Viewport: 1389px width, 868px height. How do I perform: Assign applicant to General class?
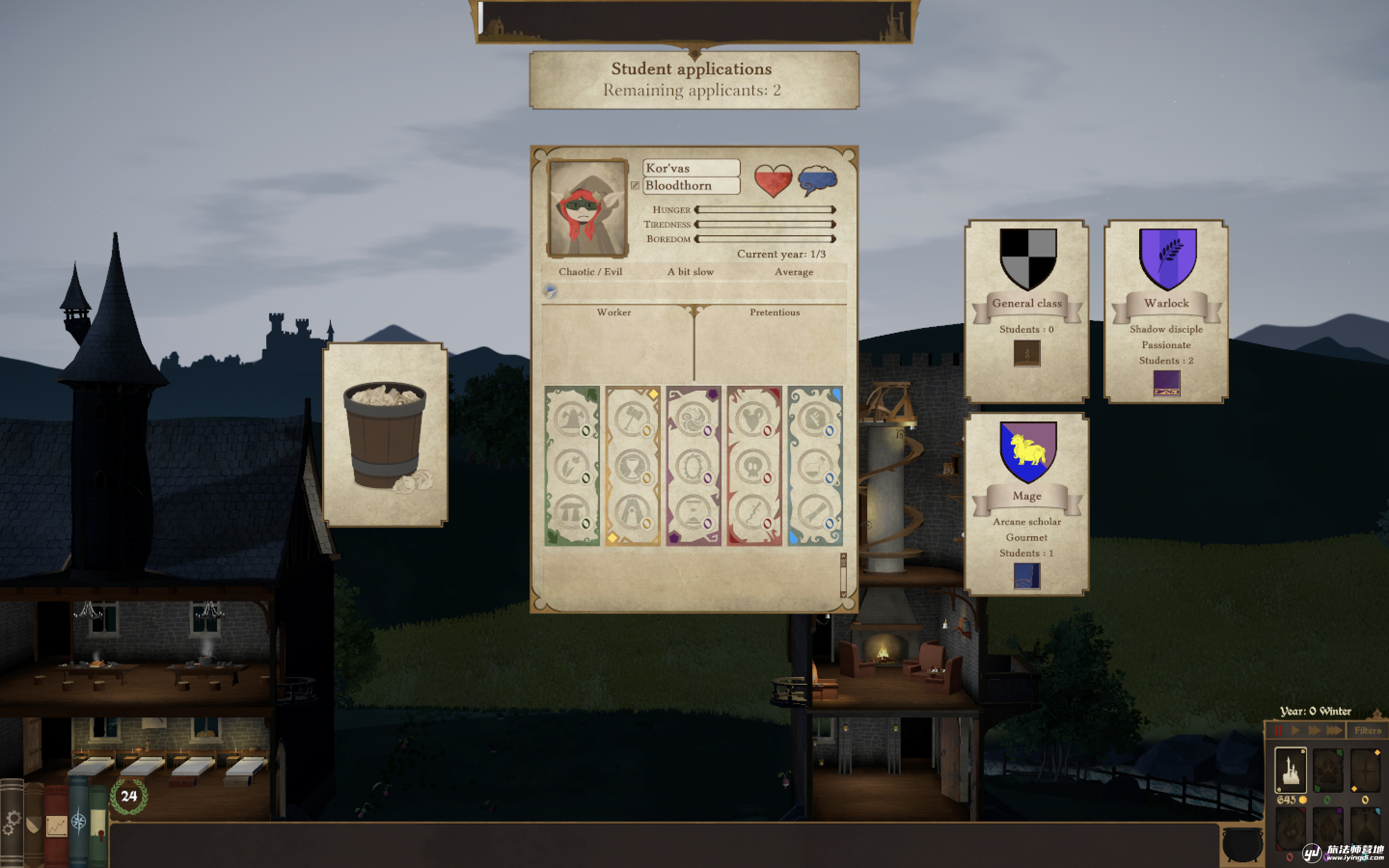[x=1027, y=311]
